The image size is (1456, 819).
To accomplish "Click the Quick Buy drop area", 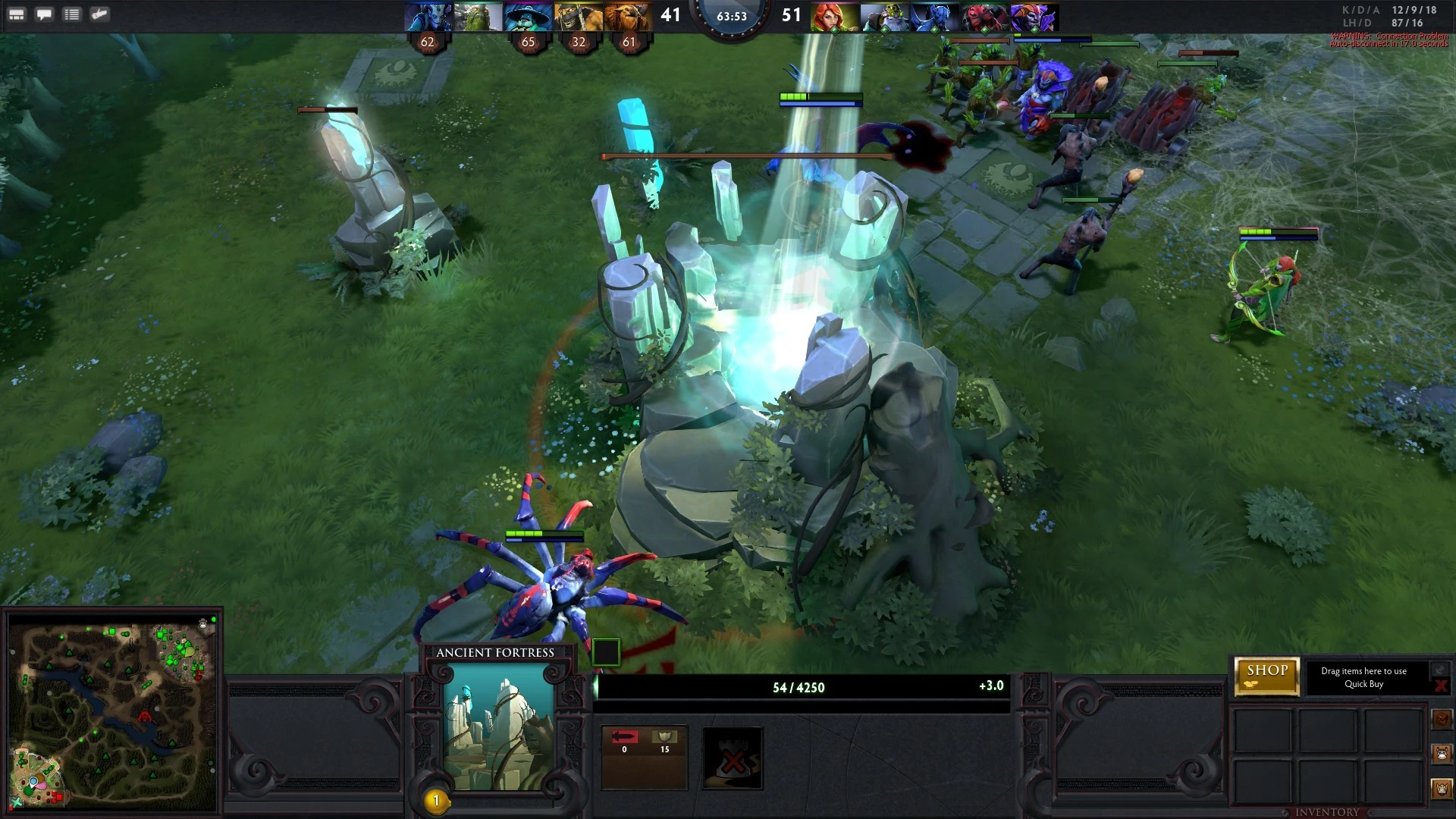I will 1363,677.
